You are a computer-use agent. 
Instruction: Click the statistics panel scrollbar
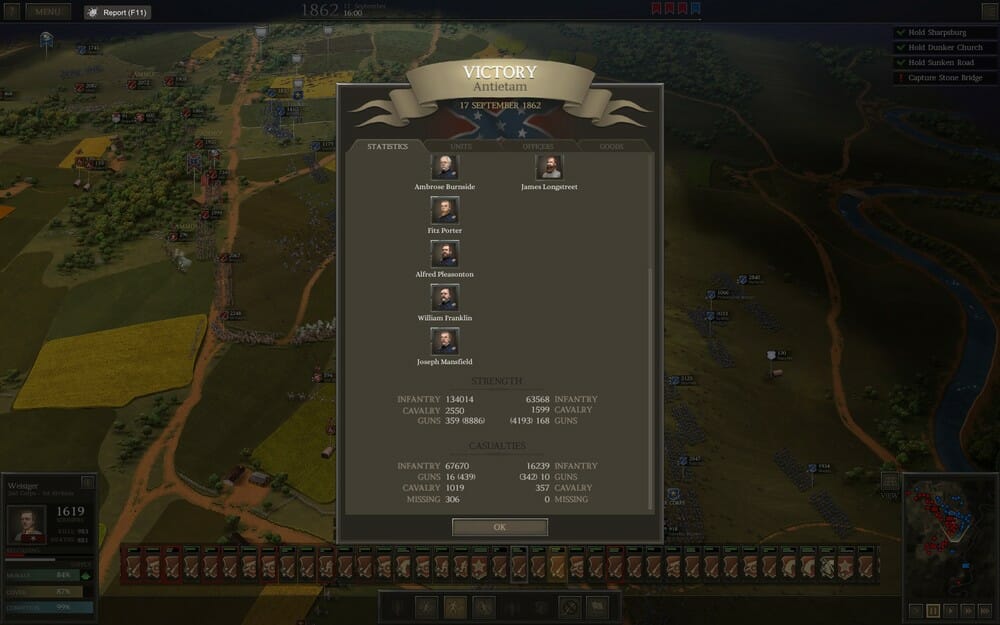pyautogui.click(x=652, y=390)
